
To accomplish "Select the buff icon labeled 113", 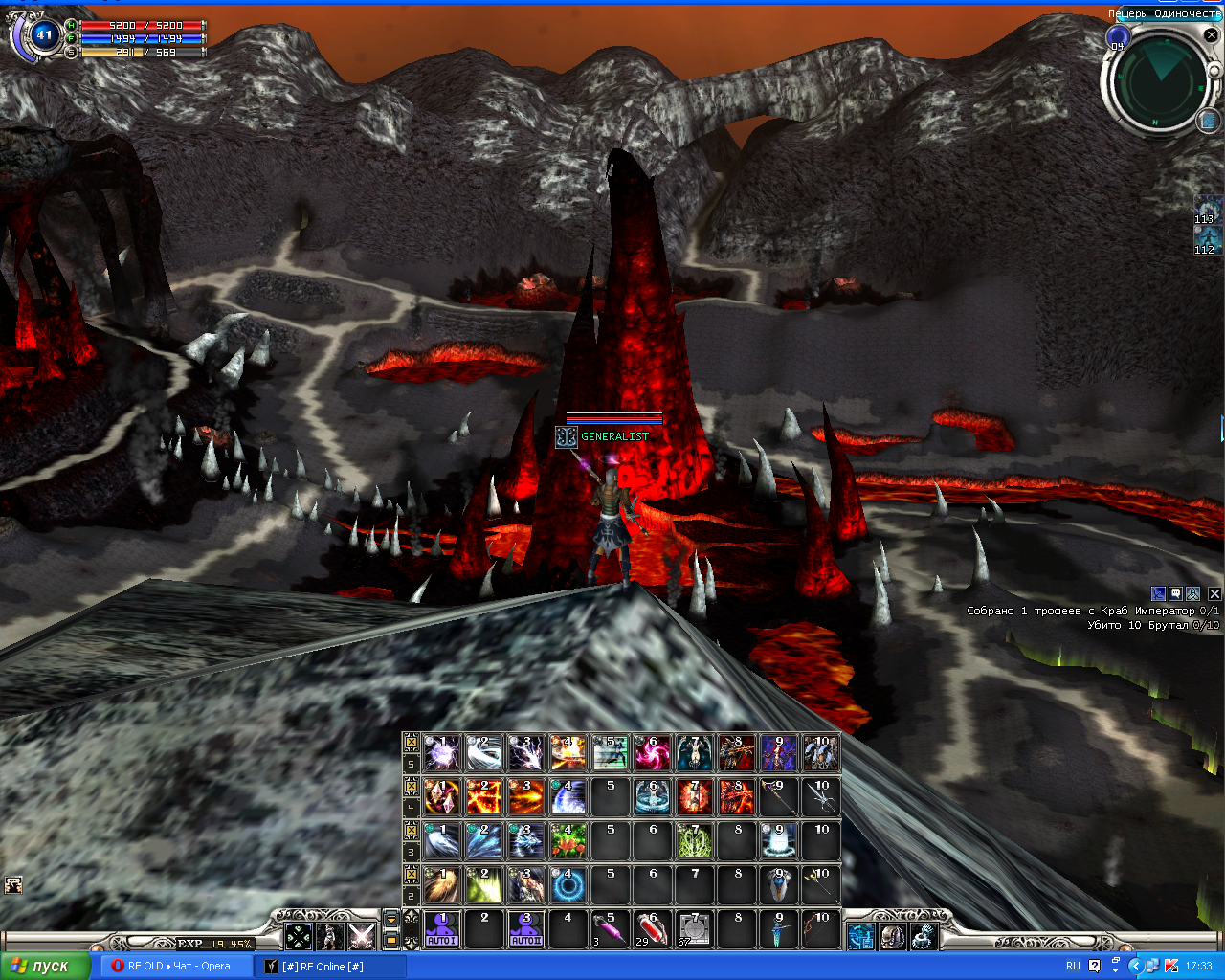I will [x=1206, y=211].
